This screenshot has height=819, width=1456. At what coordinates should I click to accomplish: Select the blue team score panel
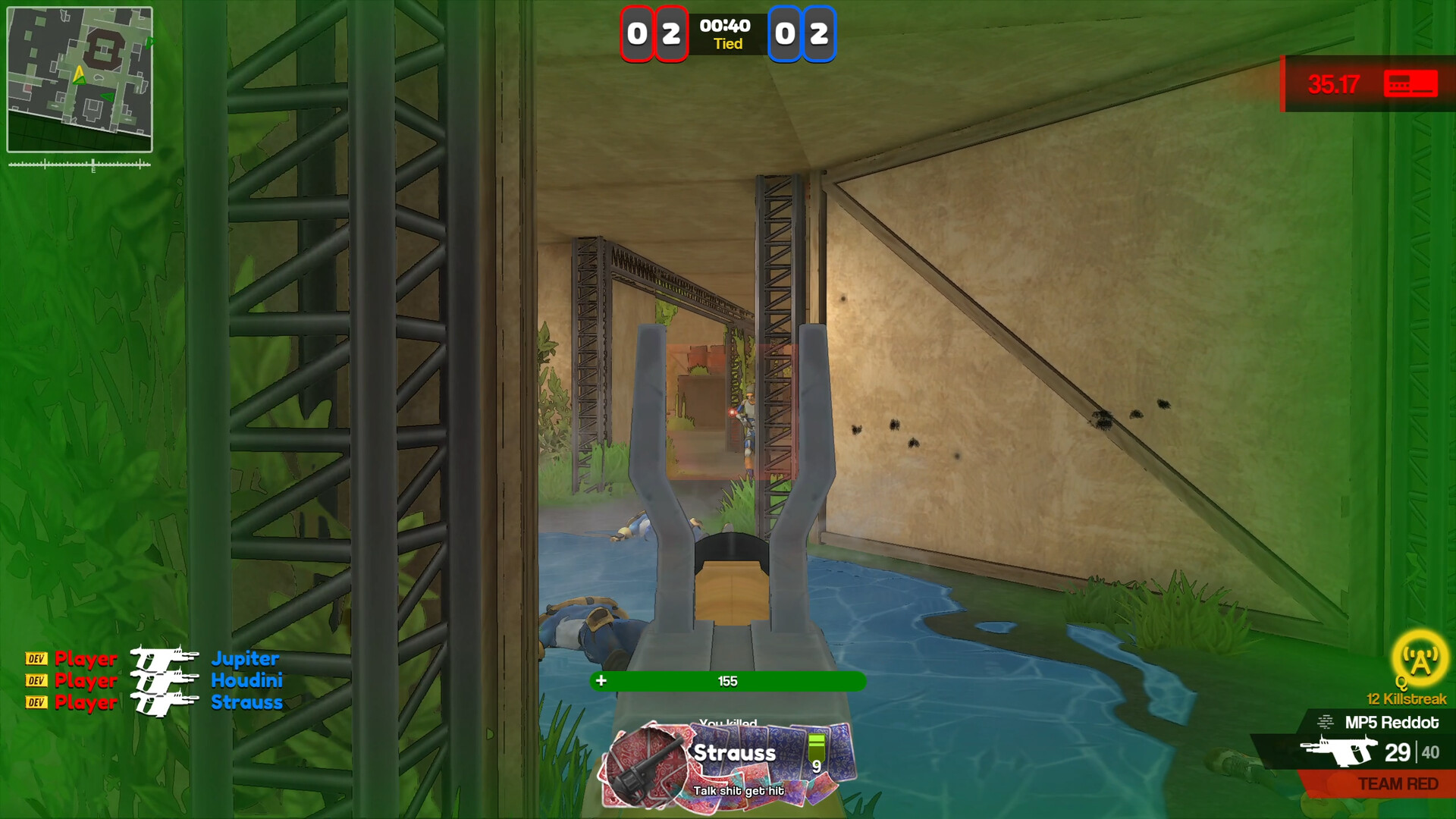[x=802, y=33]
